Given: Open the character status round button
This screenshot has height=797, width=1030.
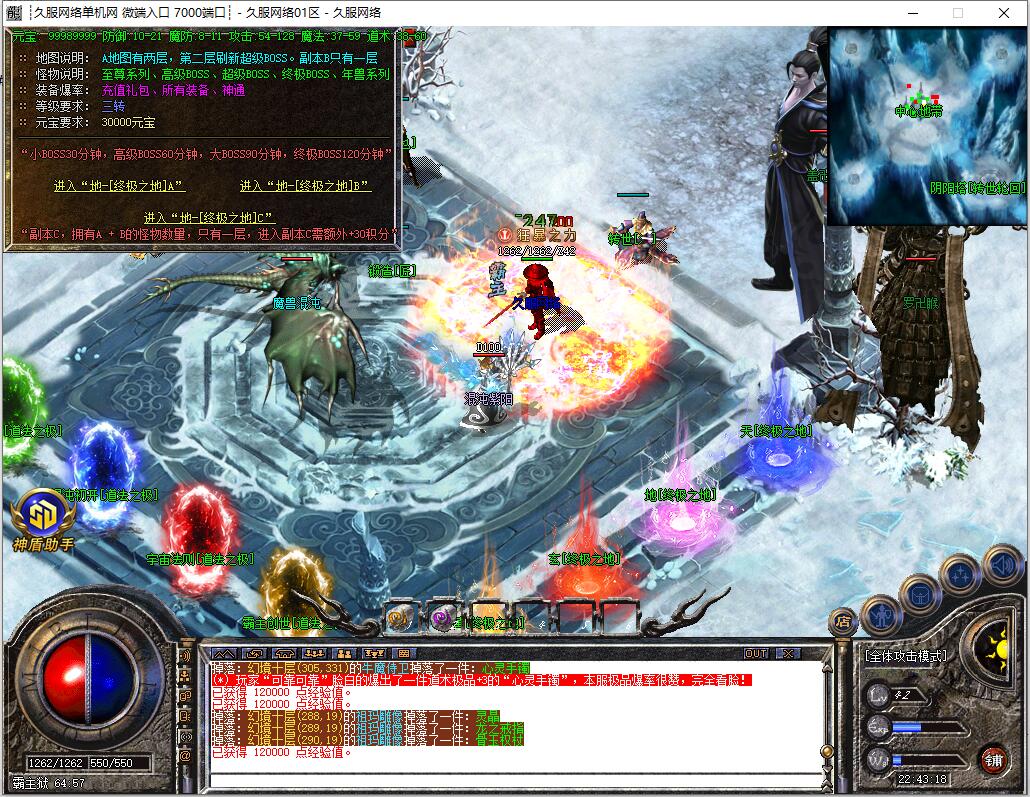Looking at the screenshot, I should [881, 615].
